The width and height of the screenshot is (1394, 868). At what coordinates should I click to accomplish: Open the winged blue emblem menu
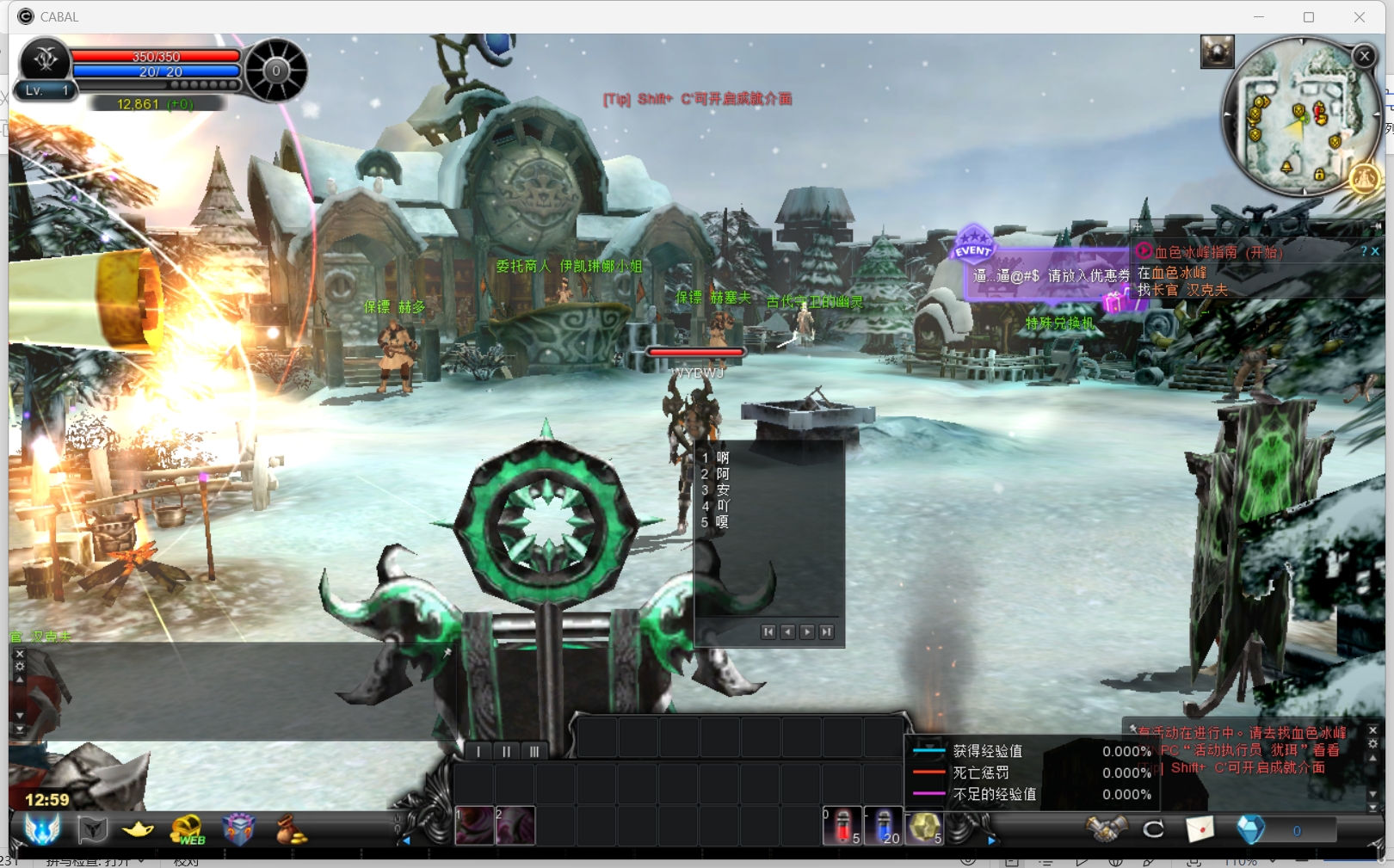coord(42,829)
